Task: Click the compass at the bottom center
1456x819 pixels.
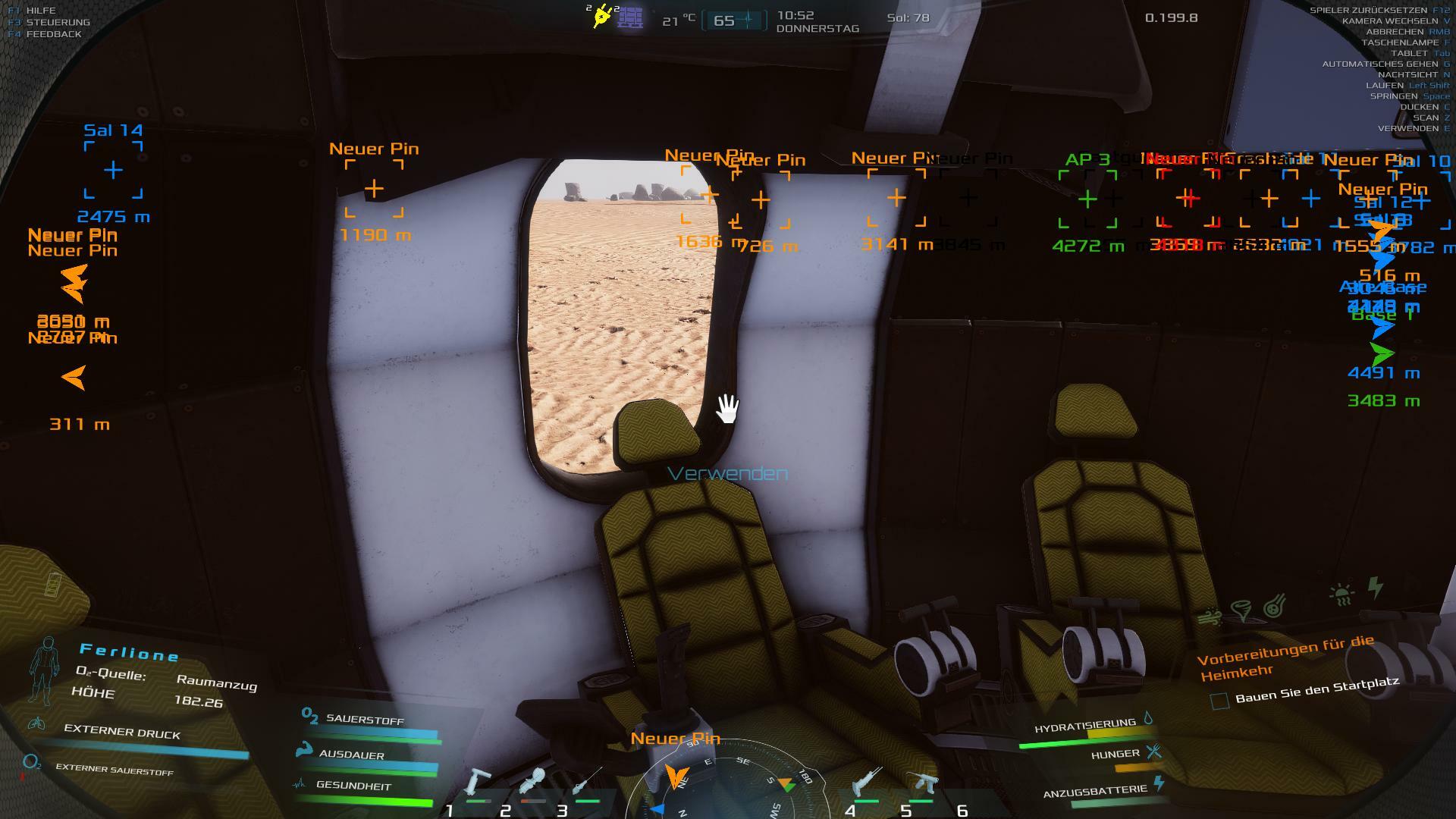Action: (x=719, y=780)
